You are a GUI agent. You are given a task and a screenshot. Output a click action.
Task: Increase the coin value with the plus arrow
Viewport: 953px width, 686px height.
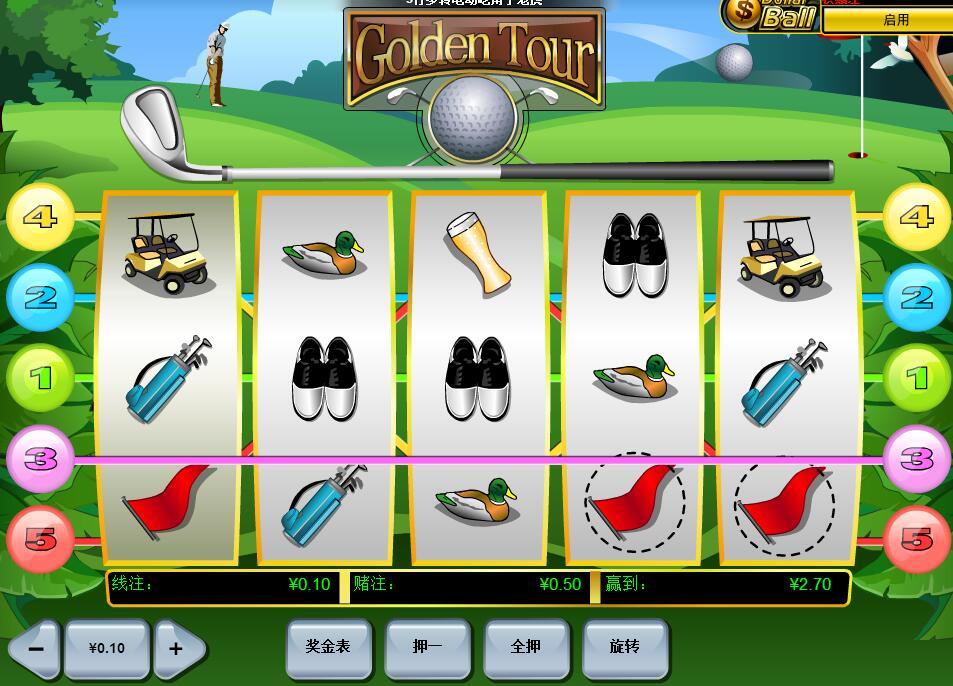tap(177, 648)
